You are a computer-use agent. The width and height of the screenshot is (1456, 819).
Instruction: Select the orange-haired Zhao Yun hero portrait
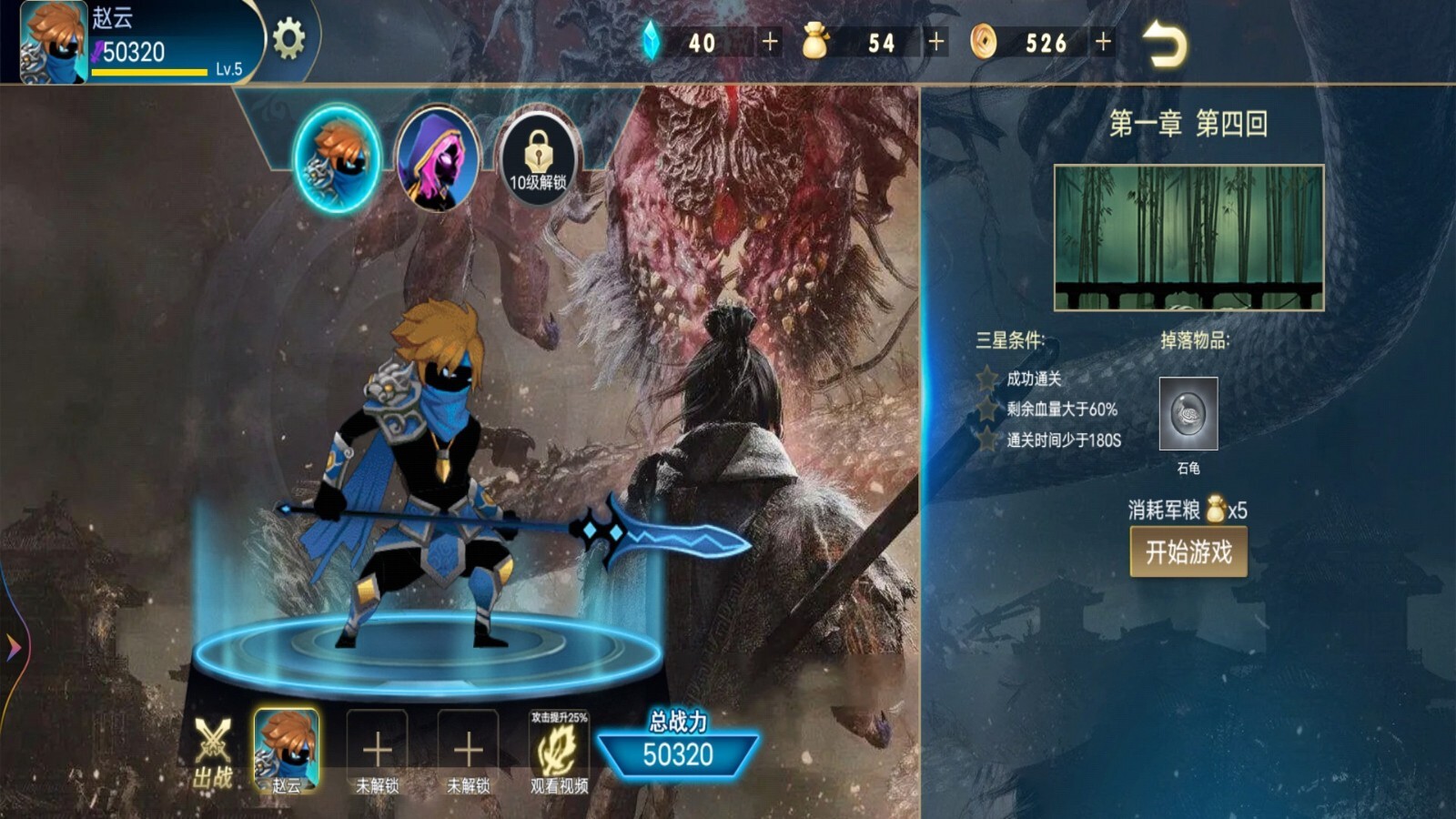coord(338,158)
